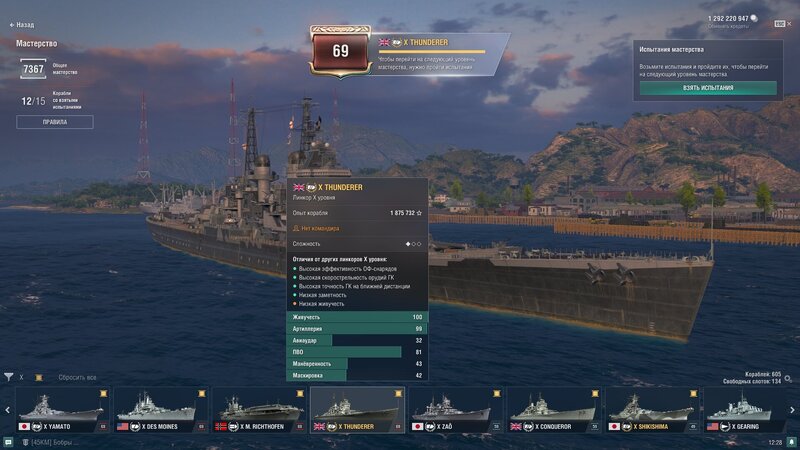The image size is (800, 450).
Task: Choose the X Zao ship card
Action: point(455,410)
